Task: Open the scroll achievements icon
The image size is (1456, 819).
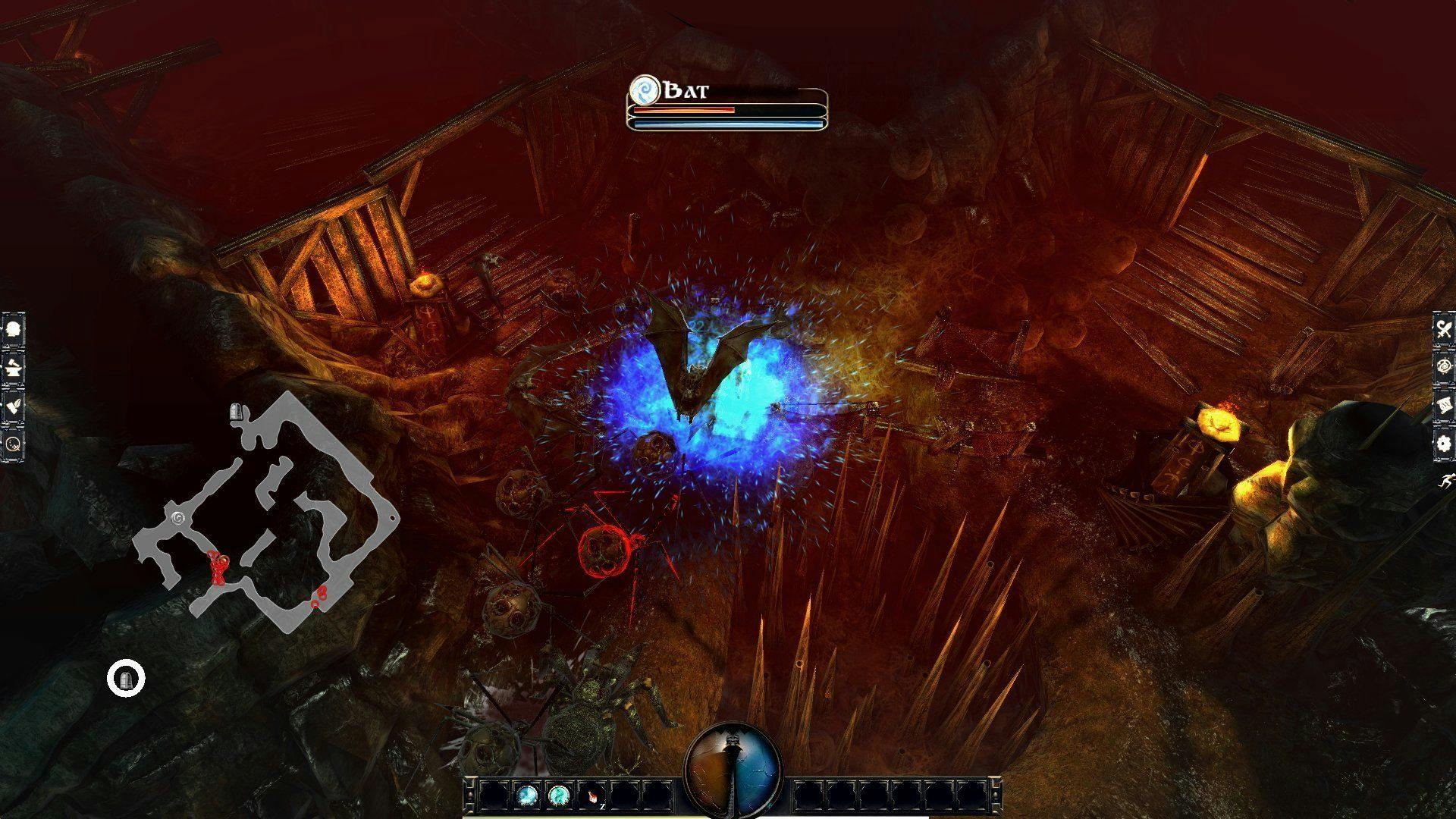Action: click(1443, 404)
